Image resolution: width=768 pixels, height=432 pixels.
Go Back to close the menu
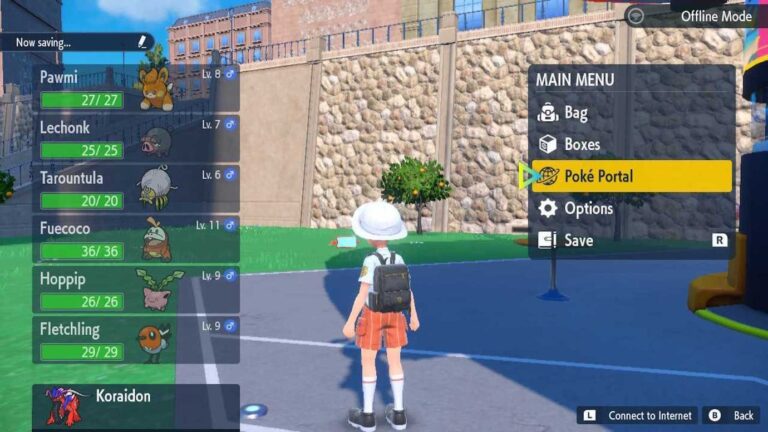pyautogui.click(x=733, y=415)
